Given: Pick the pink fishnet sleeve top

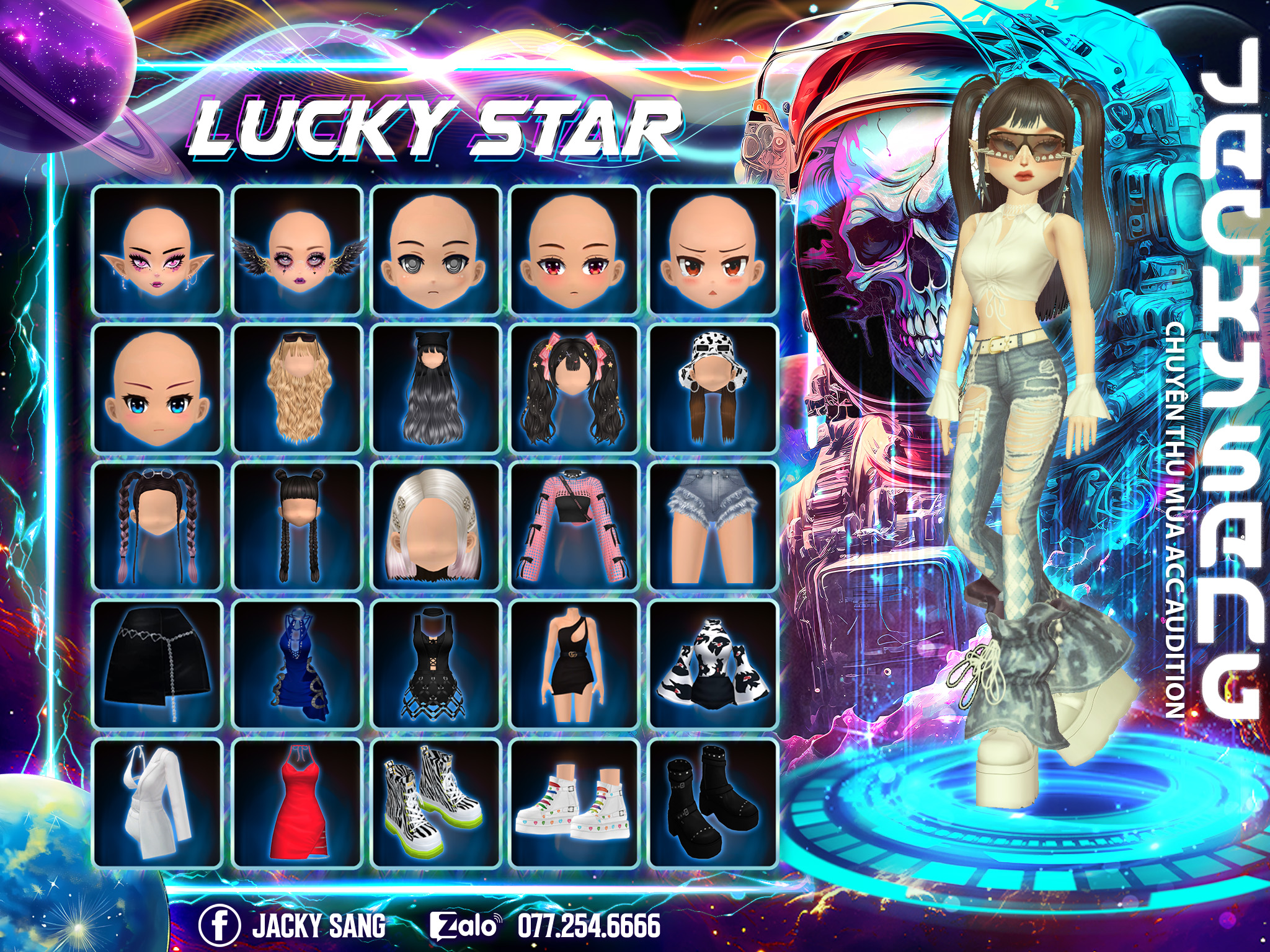Looking at the screenshot, I should [x=574, y=527].
